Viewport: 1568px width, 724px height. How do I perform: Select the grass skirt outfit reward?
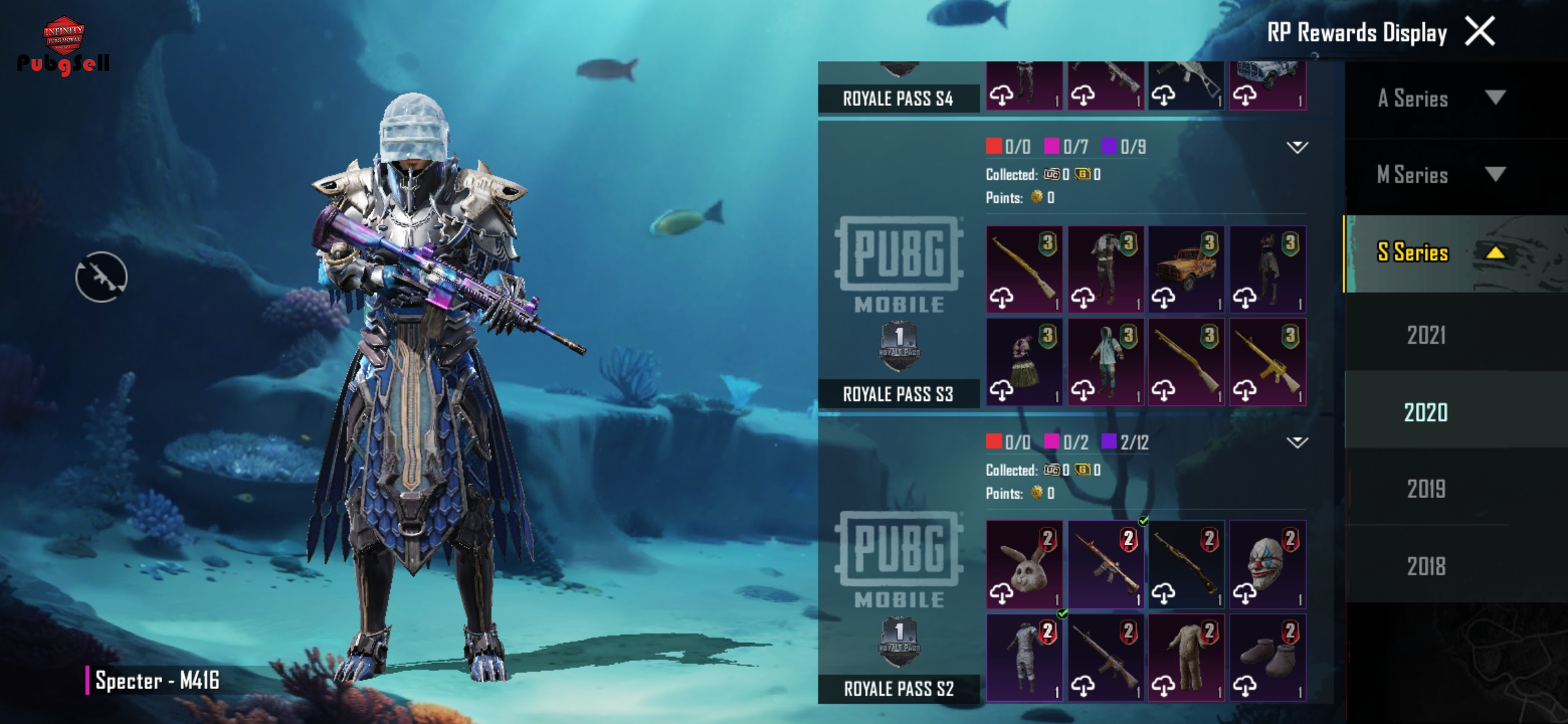pyautogui.click(x=1024, y=362)
